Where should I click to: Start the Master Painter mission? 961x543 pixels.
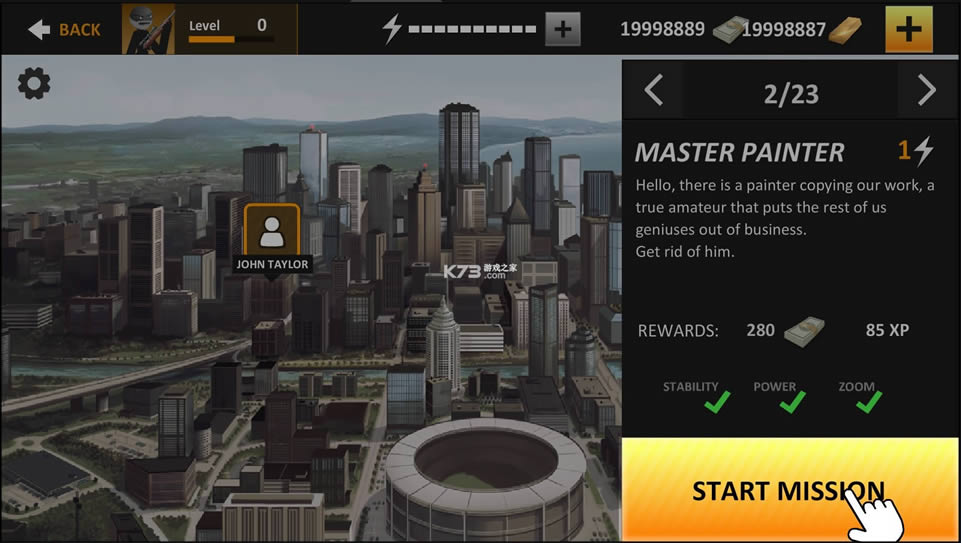(790, 490)
